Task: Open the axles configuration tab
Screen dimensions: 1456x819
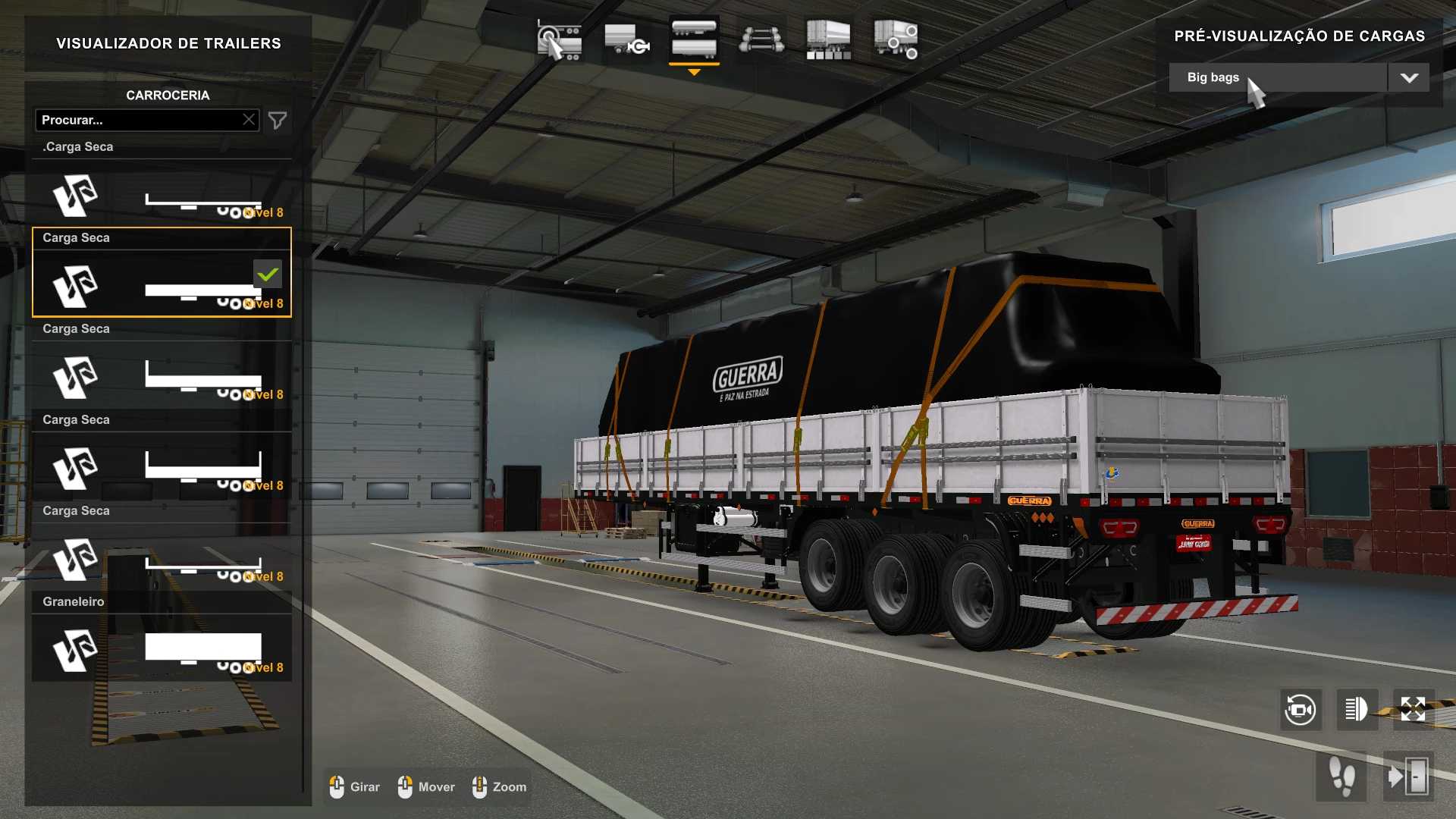Action: (x=761, y=41)
